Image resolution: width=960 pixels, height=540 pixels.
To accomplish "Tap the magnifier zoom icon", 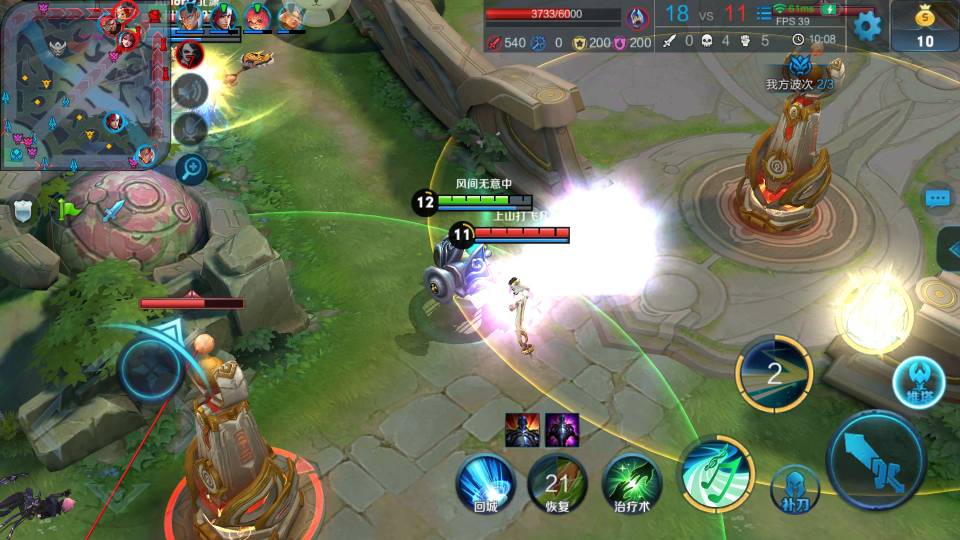I will coord(191,168).
